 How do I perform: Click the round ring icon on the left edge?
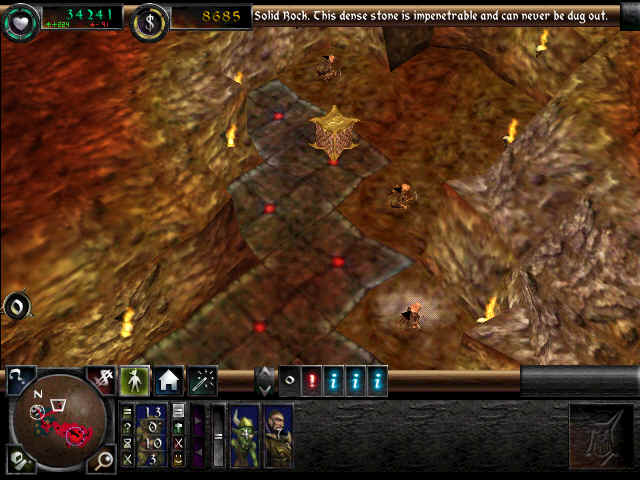click(x=17, y=306)
